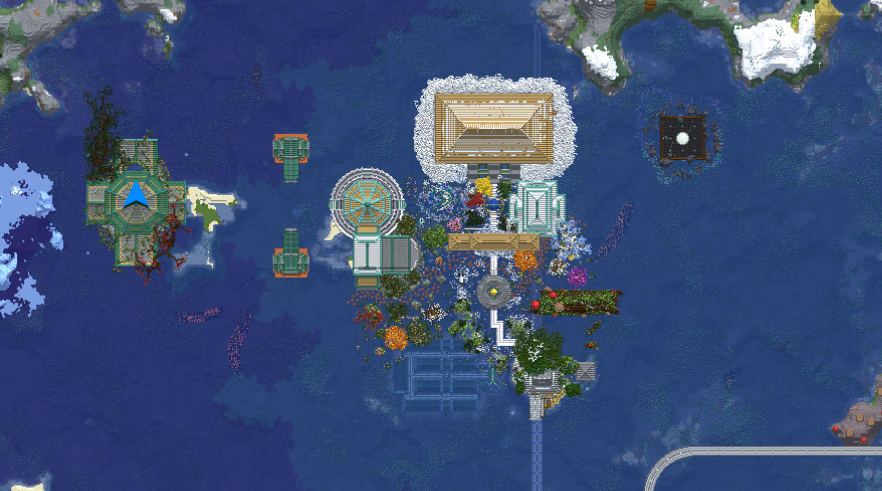Click the blue player arrow map marker
Screen dimensions: 882x491
(137, 195)
